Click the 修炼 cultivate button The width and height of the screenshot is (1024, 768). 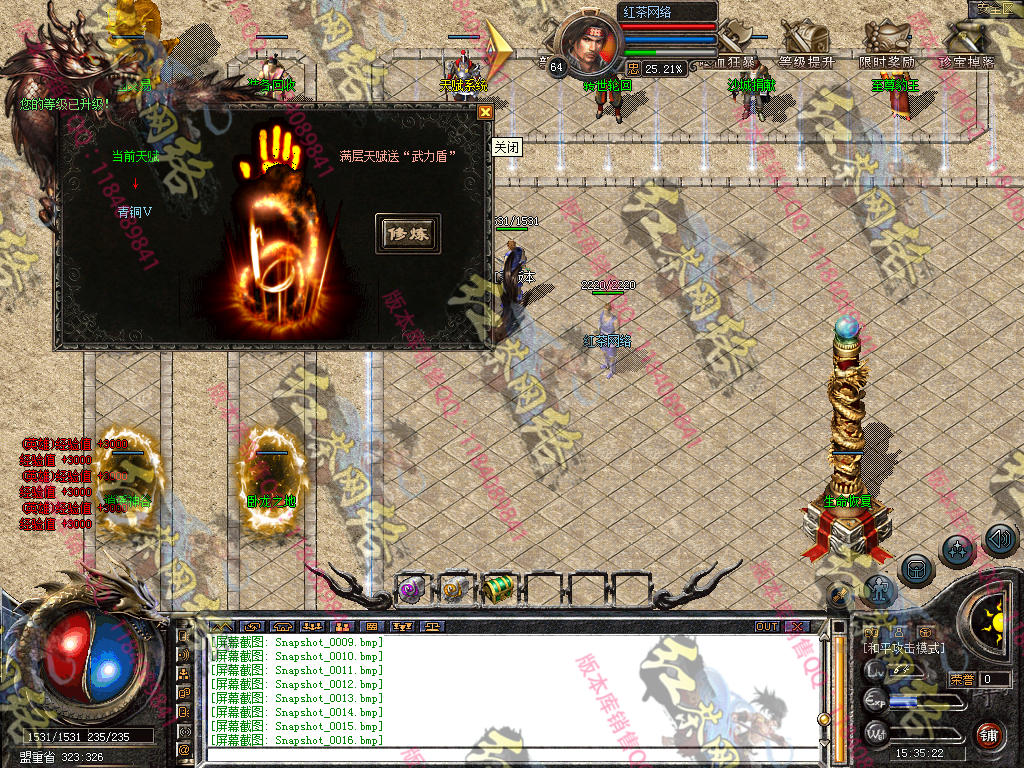coord(407,232)
